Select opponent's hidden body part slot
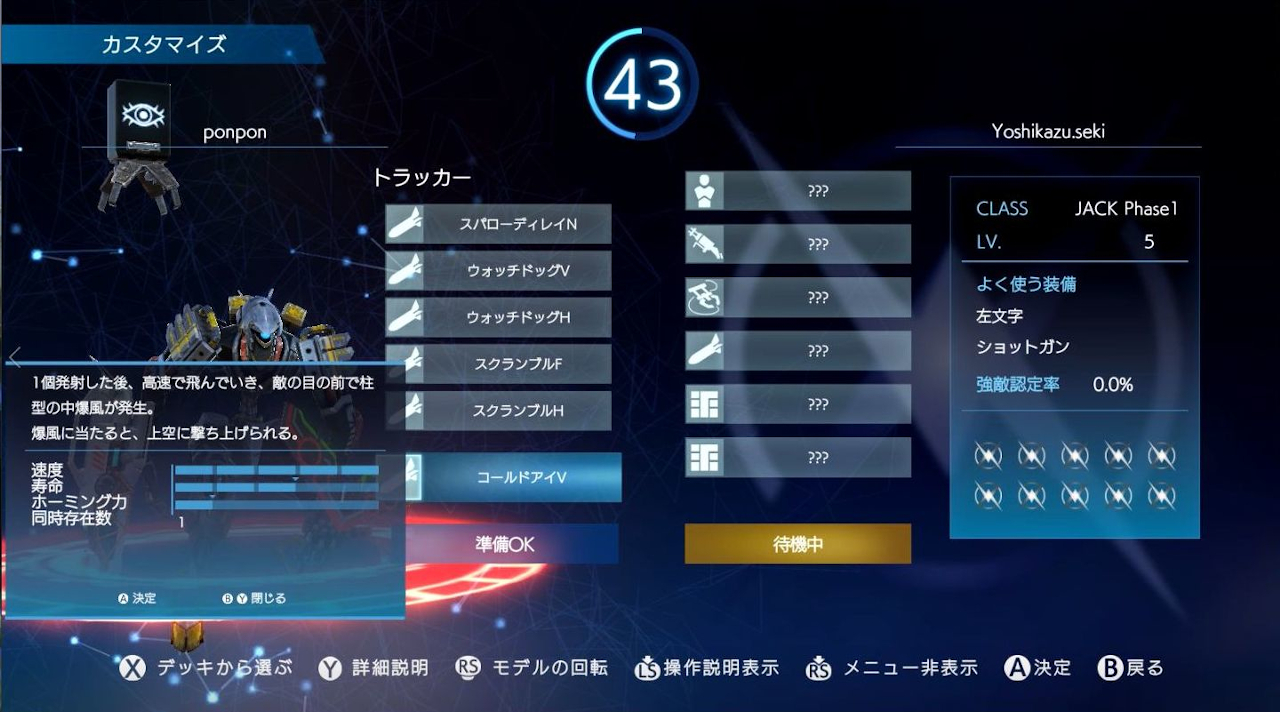This screenshot has height=712, width=1280. click(797, 190)
